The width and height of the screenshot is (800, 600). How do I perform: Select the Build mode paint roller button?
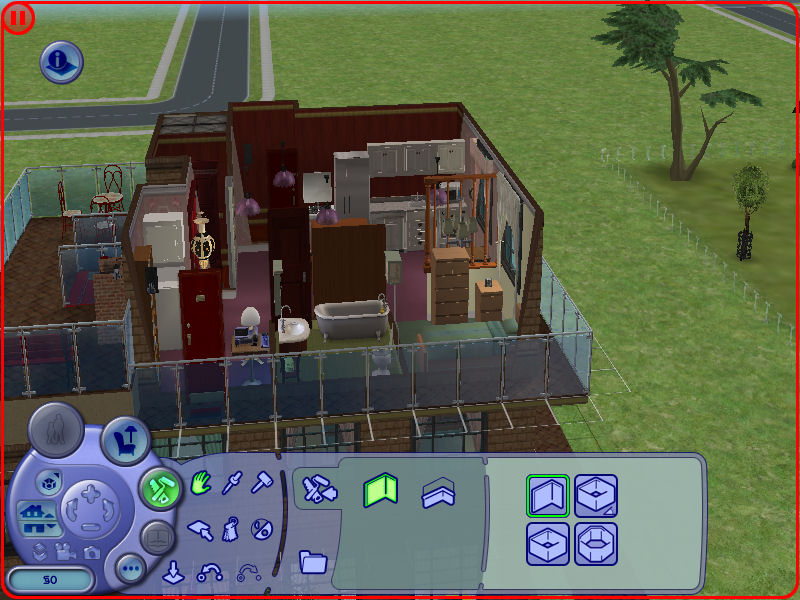coord(158,489)
